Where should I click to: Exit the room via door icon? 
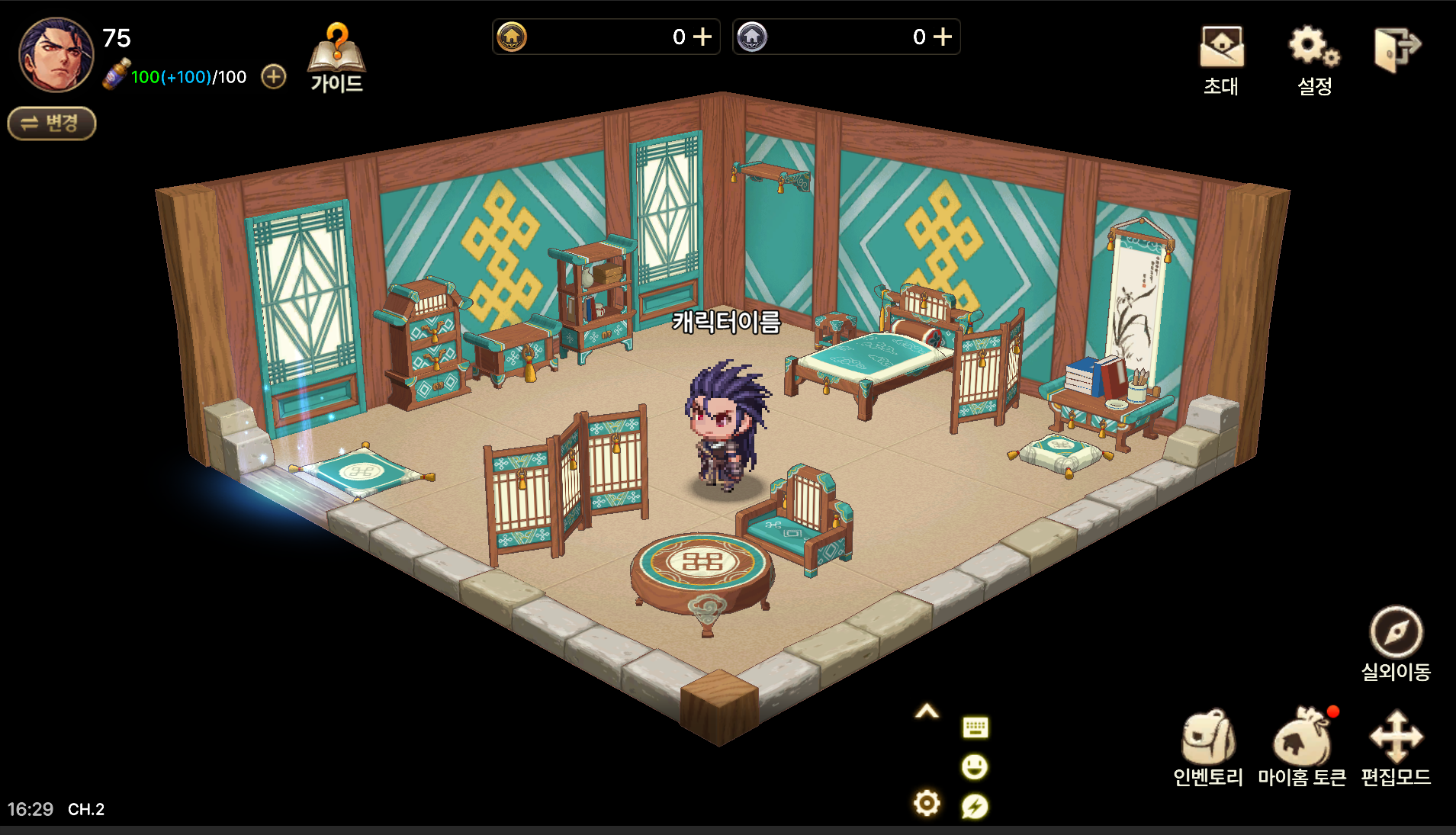[1397, 50]
